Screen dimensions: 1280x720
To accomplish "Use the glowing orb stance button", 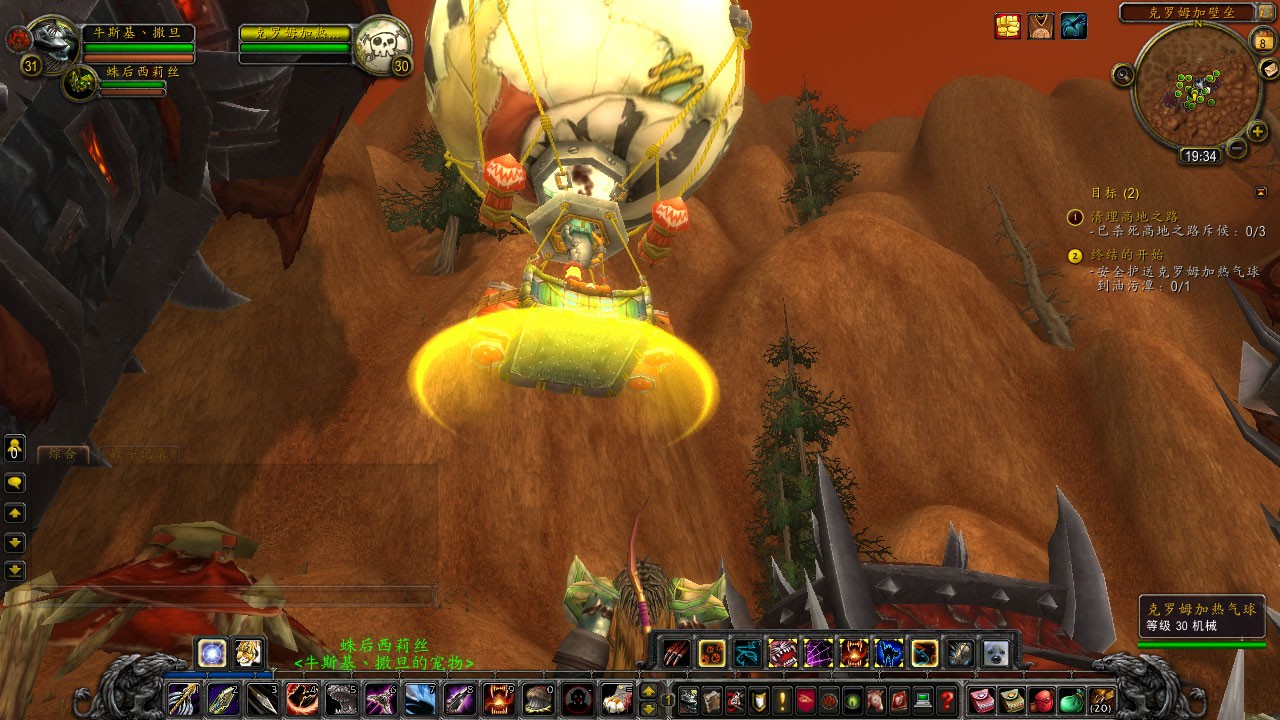I will tap(211, 652).
